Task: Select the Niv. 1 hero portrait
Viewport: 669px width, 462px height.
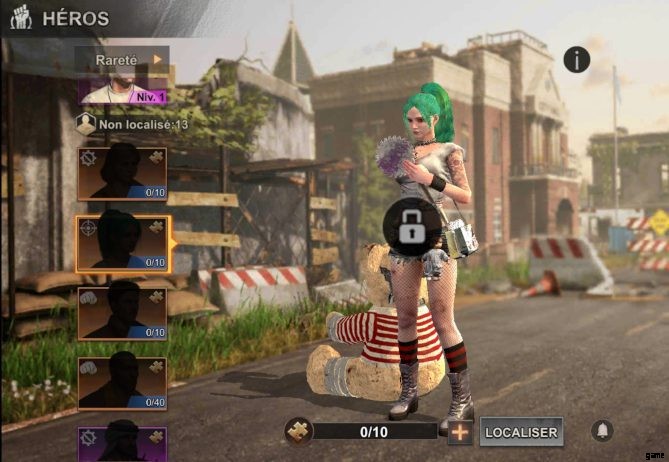Action: pyautogui.click(x=122, y=91)
